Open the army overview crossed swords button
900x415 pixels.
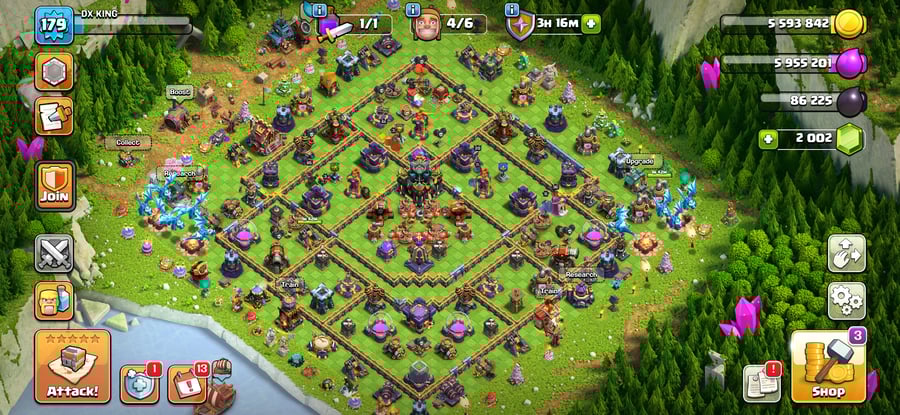click(x=54, y=254)
